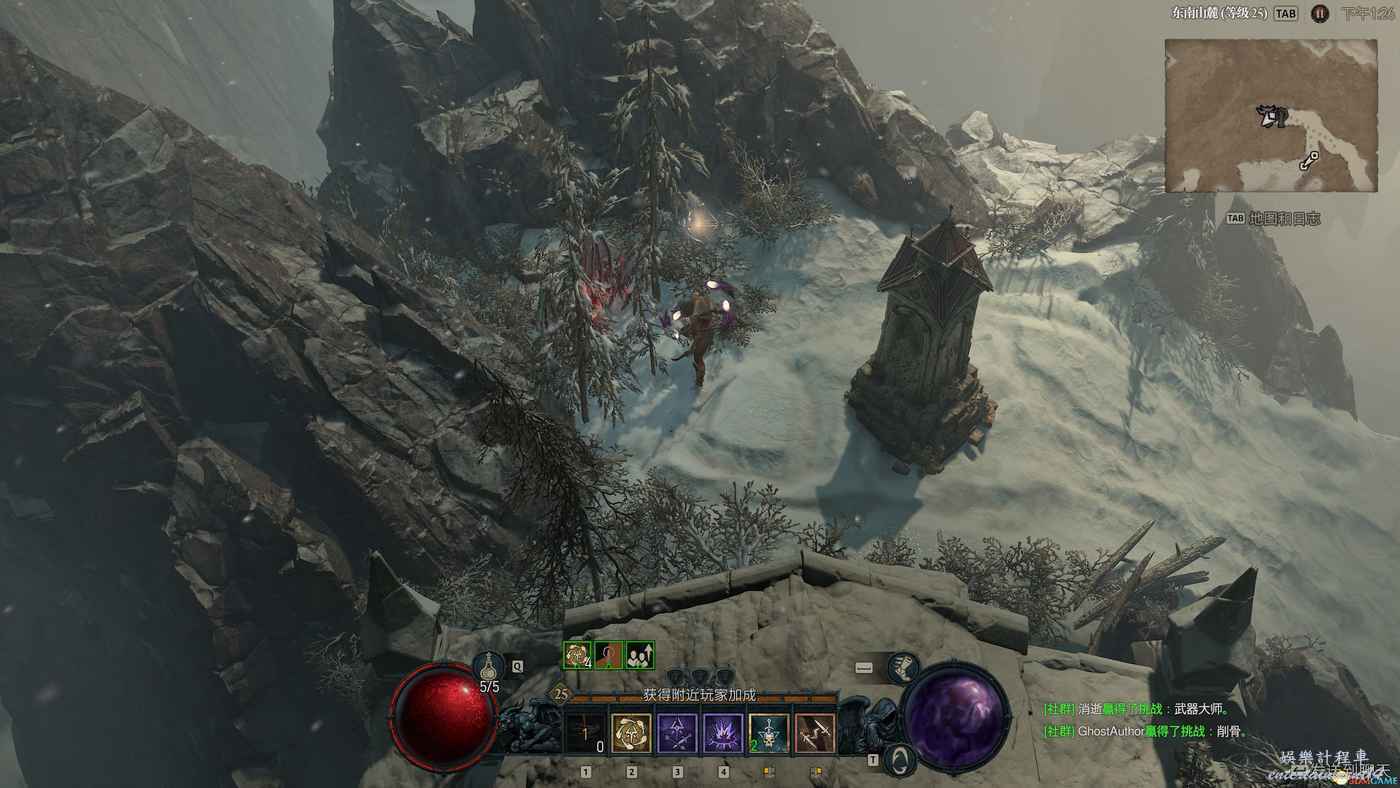Image resolution: width=1400 pixels, height=788 pixels.
Task: Click the key marker on the minimap
Action: [x=1310, y=160]
